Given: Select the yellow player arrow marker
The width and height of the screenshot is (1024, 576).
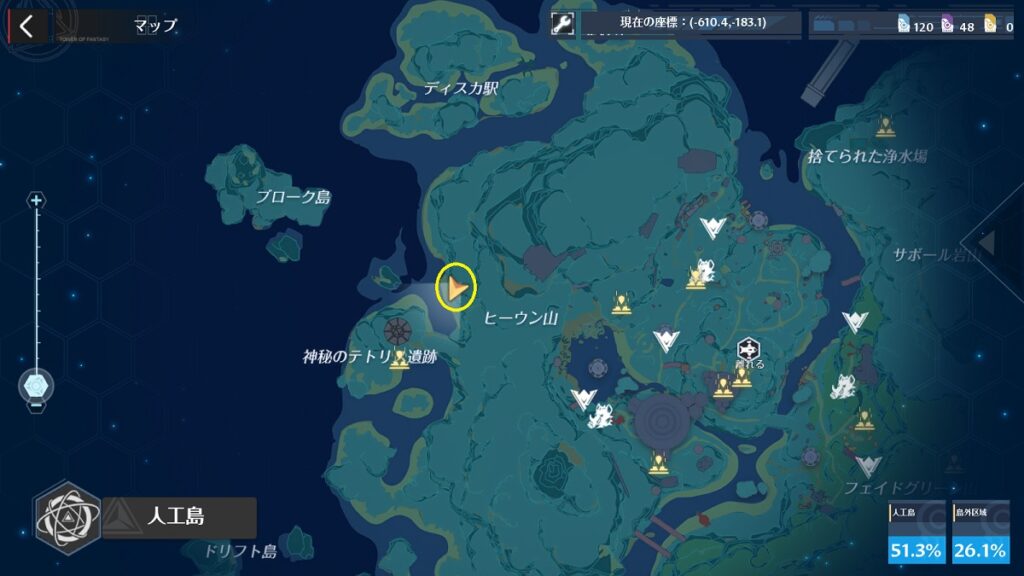Looking at the screenshot, I should click(x=456, y=289).
